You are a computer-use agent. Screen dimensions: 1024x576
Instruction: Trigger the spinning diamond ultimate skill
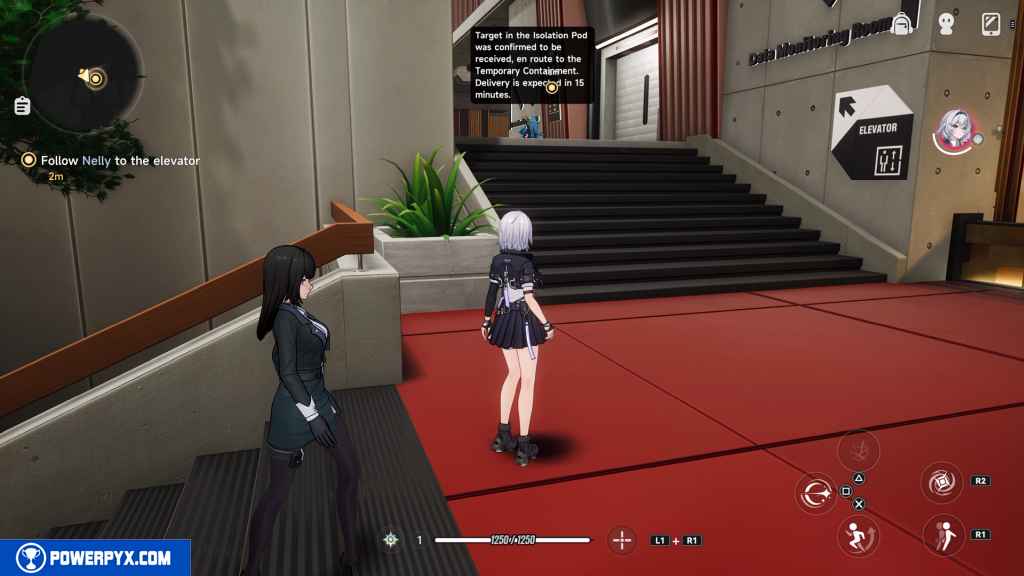(x=941, y=482)
